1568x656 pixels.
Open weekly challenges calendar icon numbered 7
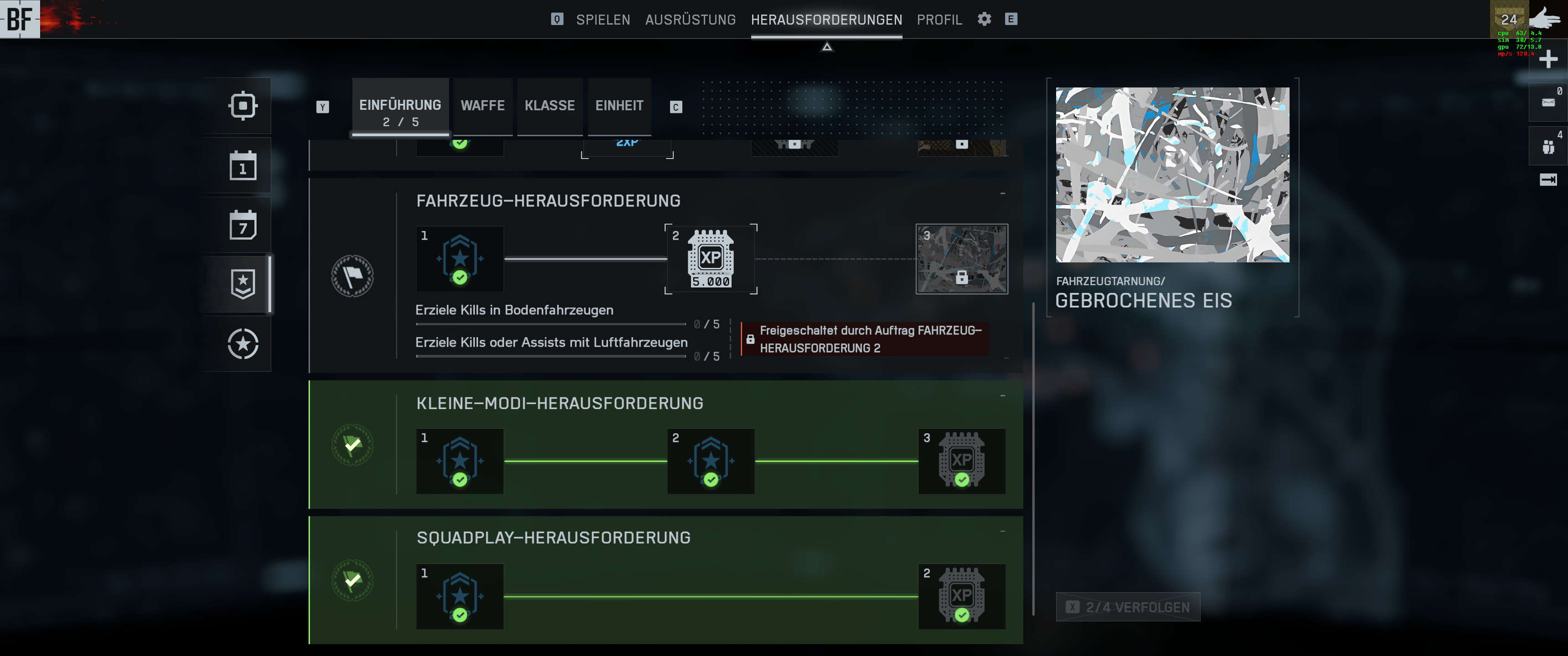(x=243, y=225)
